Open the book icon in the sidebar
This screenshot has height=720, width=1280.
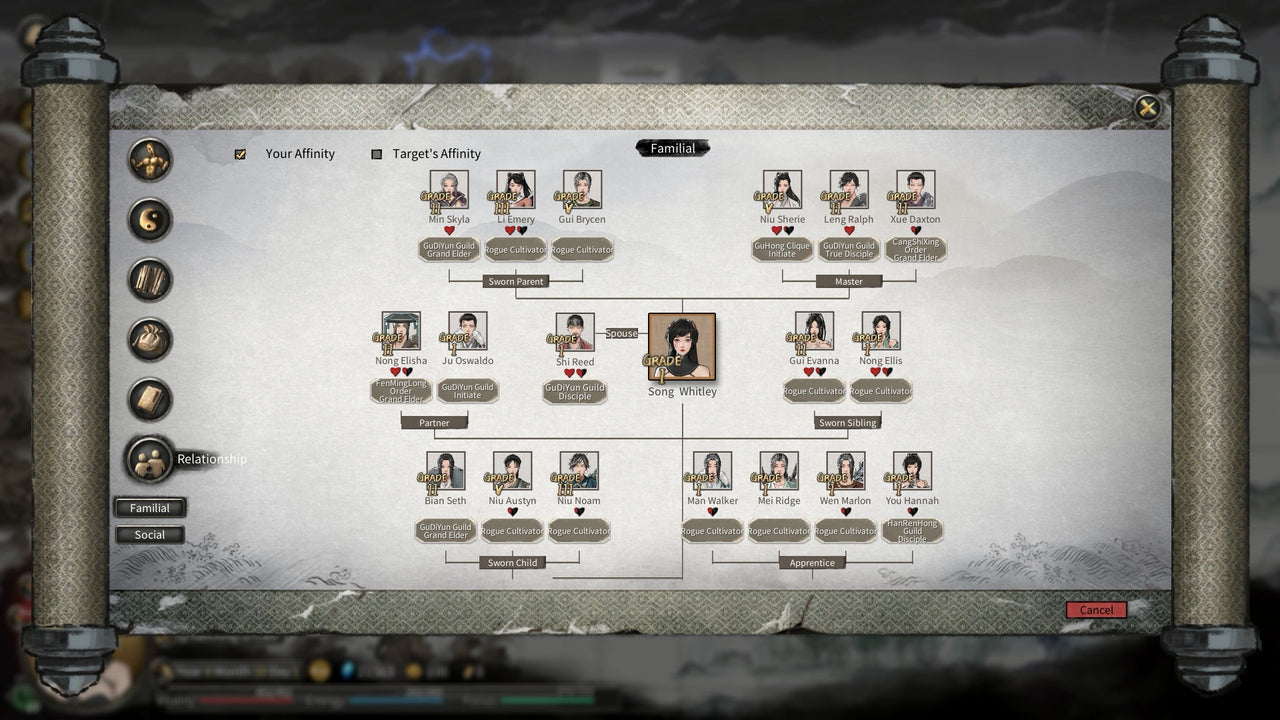[149, 399]
